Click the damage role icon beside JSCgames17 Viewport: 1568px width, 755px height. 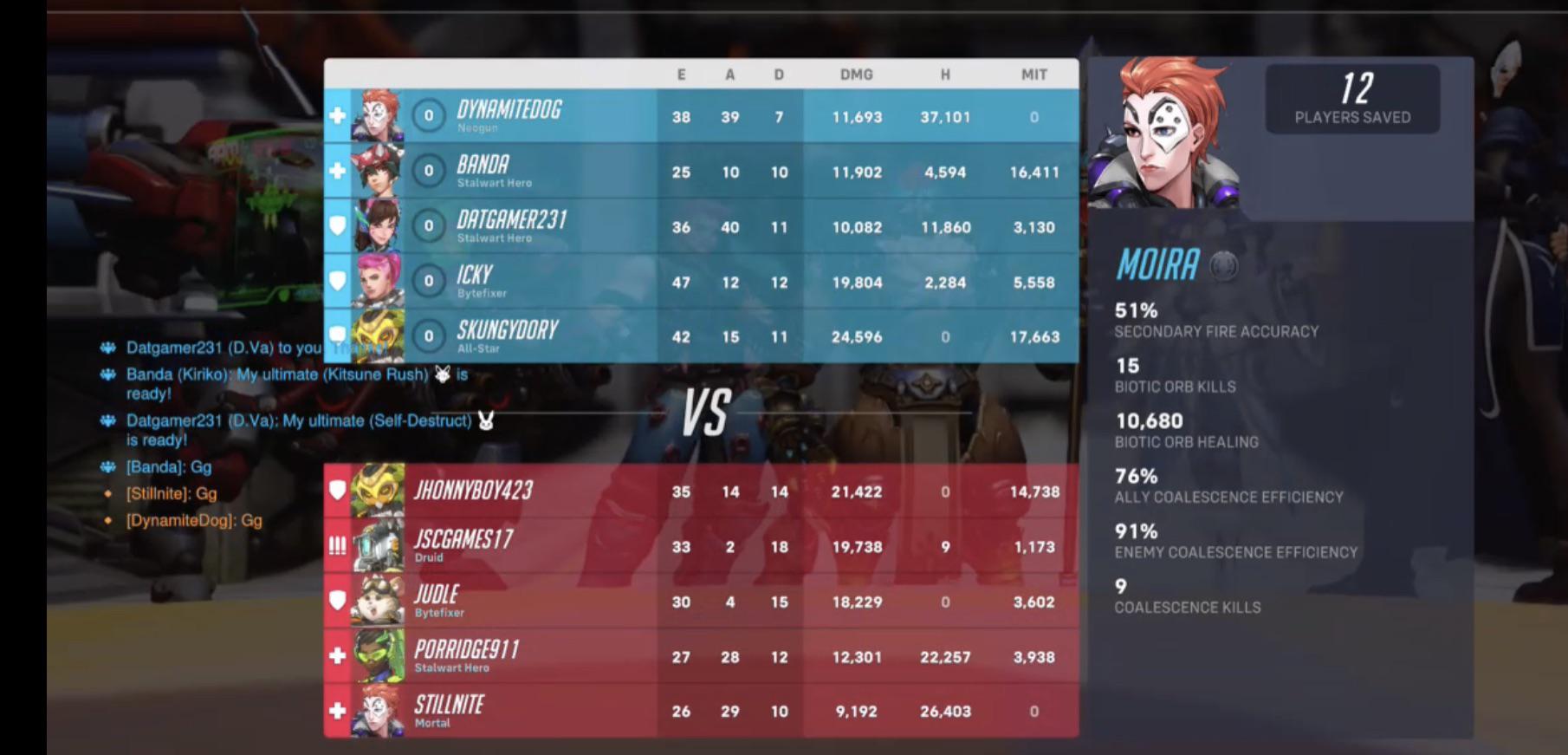point(337,545)
